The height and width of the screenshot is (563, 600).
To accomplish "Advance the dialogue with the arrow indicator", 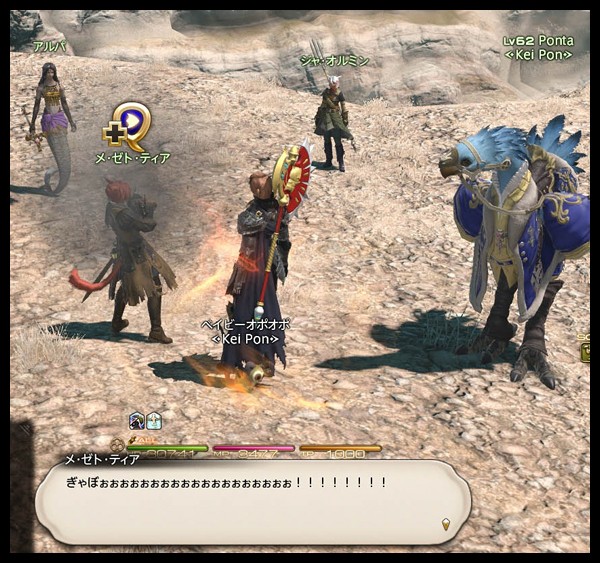I will [x=447, y=523].
